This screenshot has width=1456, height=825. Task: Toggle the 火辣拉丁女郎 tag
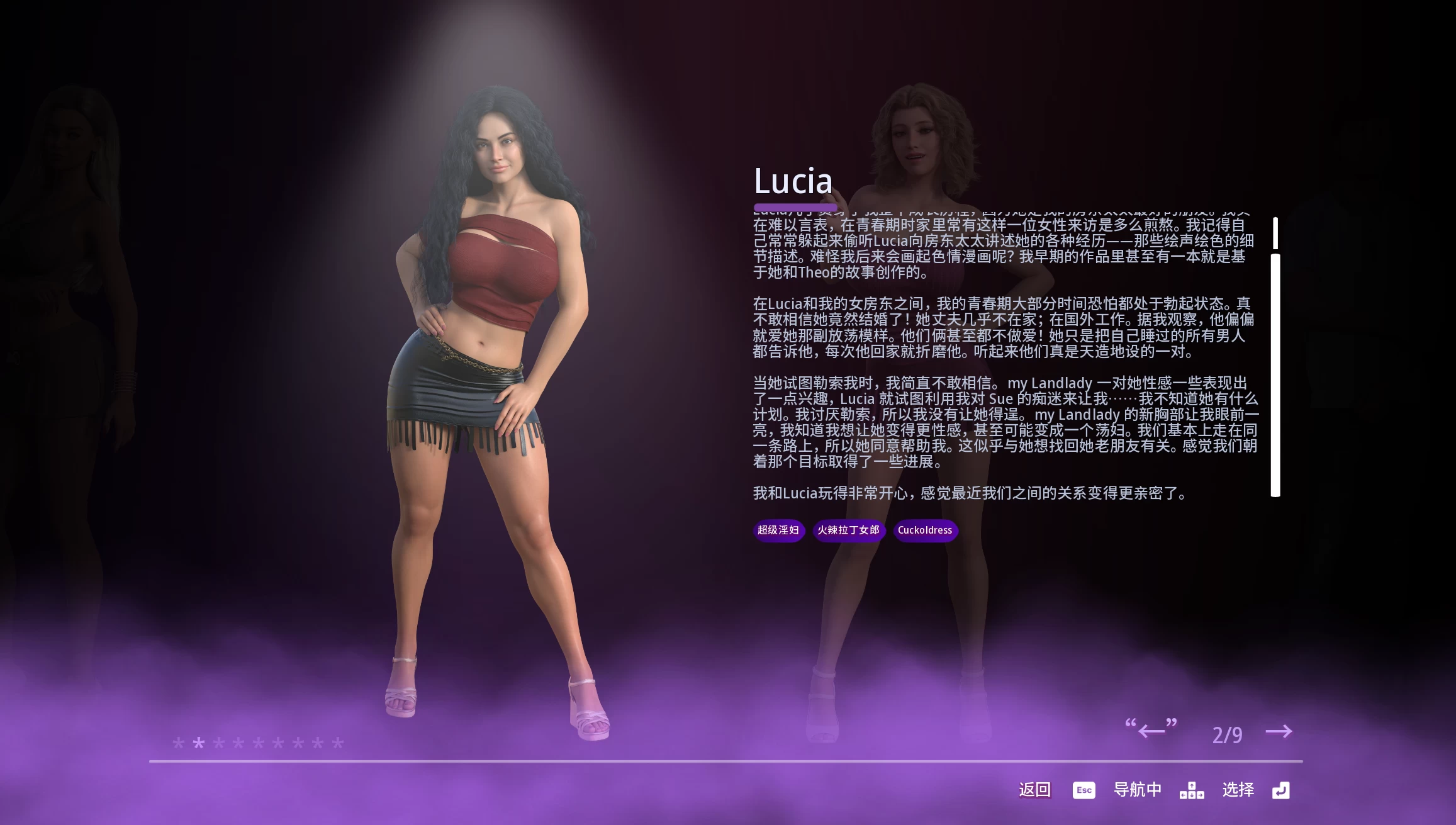848,530
